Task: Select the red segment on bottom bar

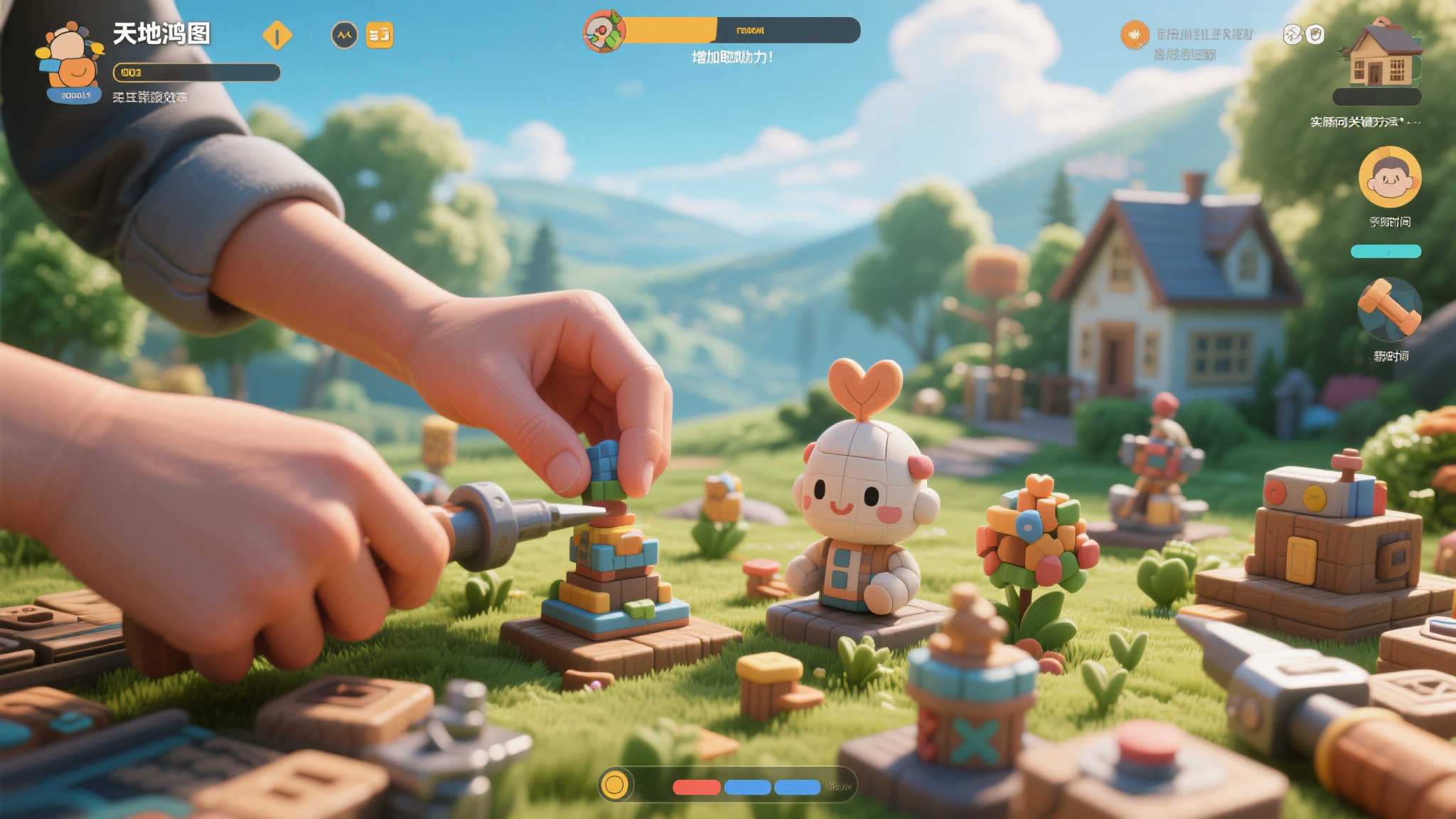Action: pos(697,787)
